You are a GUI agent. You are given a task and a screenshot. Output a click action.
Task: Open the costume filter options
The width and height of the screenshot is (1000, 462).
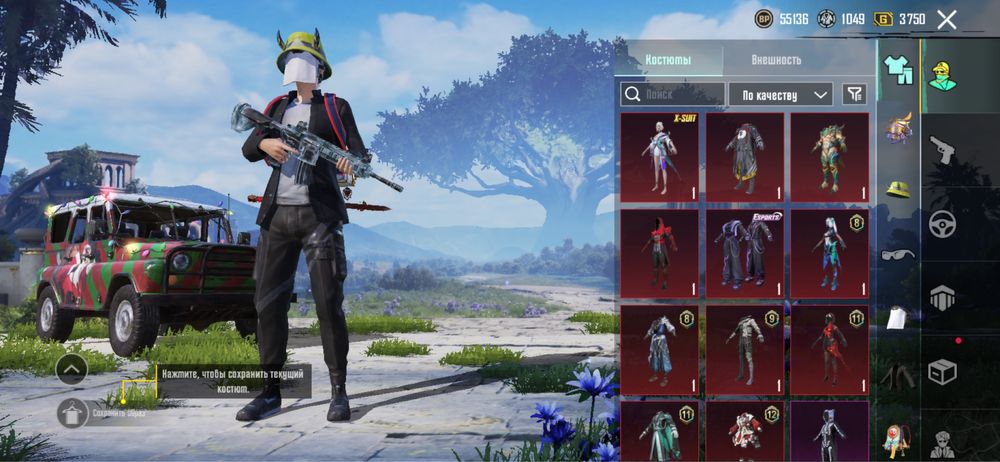pyautogui.click(x=854, y=94)
